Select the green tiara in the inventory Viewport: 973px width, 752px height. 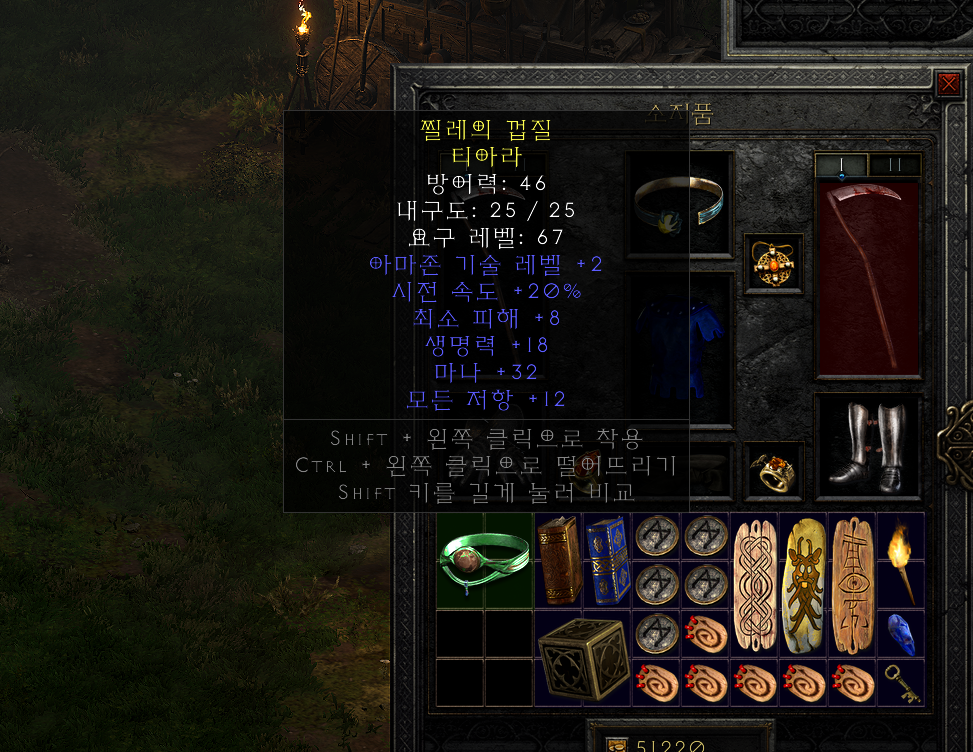(484, 560)
